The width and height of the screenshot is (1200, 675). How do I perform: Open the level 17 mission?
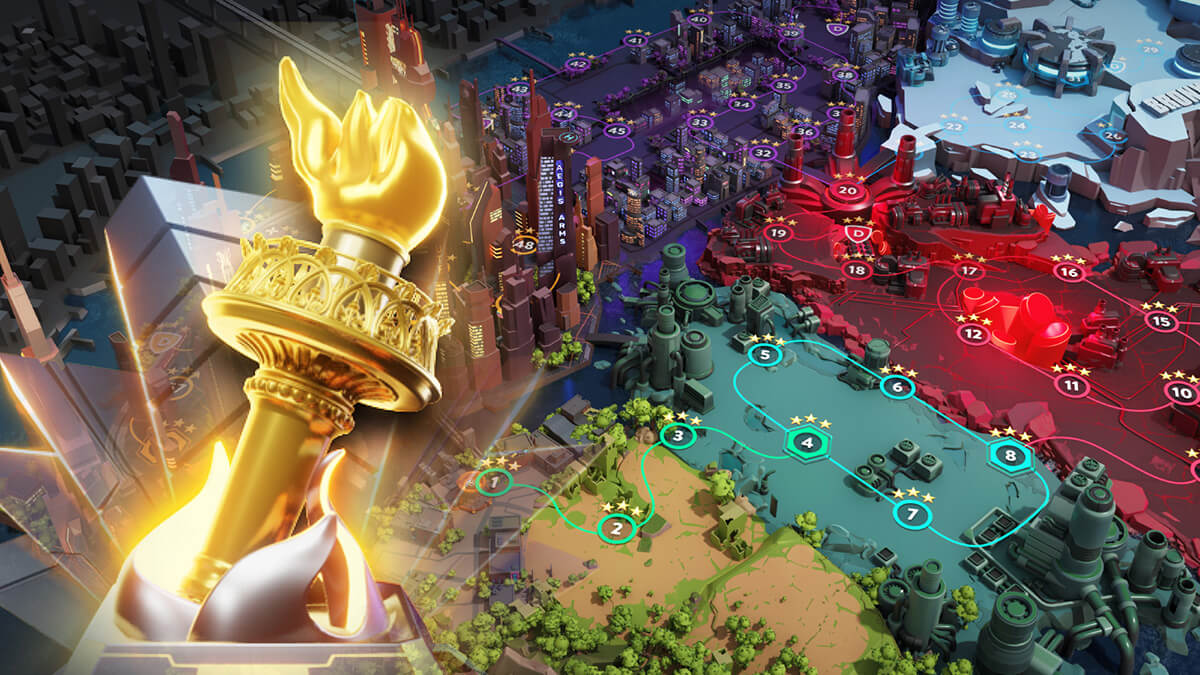967,271
